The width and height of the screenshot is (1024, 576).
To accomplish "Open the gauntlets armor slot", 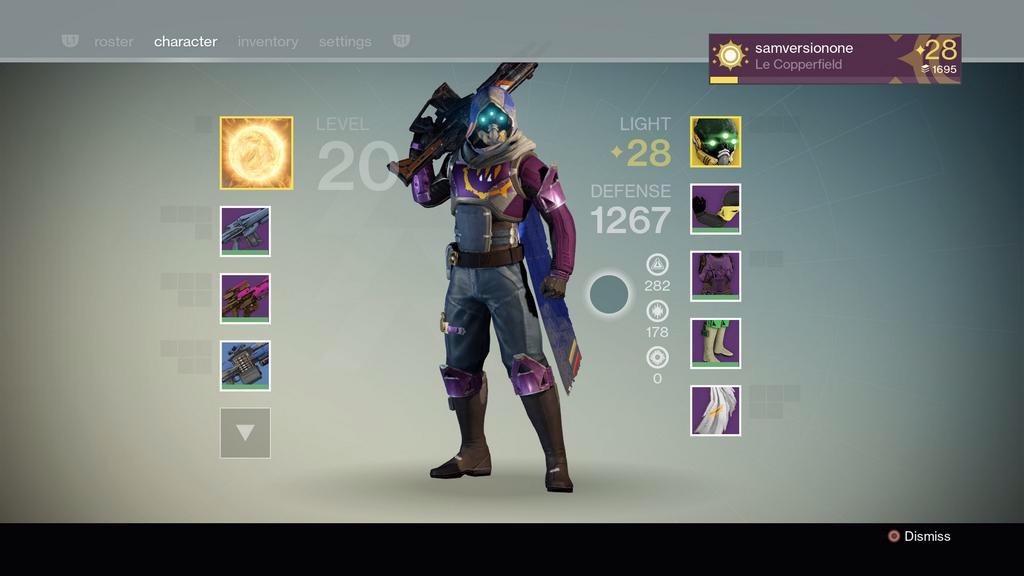I will tap(715, 209).
